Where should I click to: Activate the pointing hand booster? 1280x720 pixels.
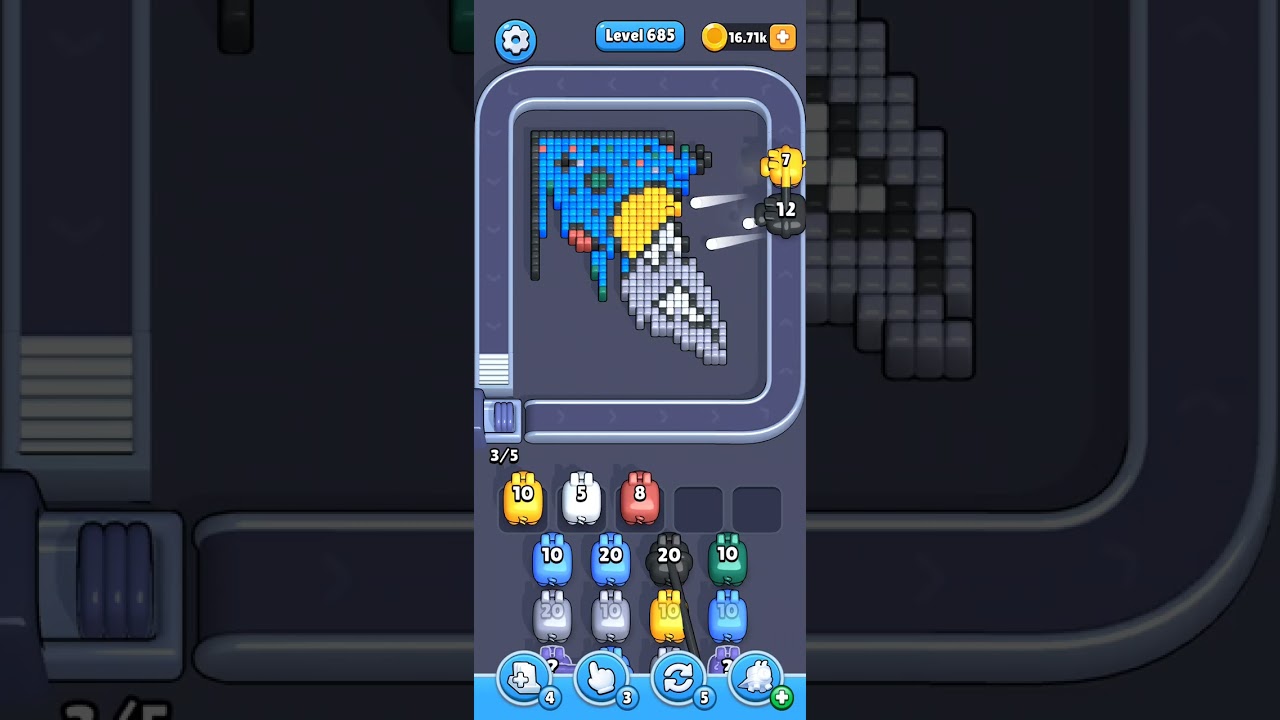(601, 680)
